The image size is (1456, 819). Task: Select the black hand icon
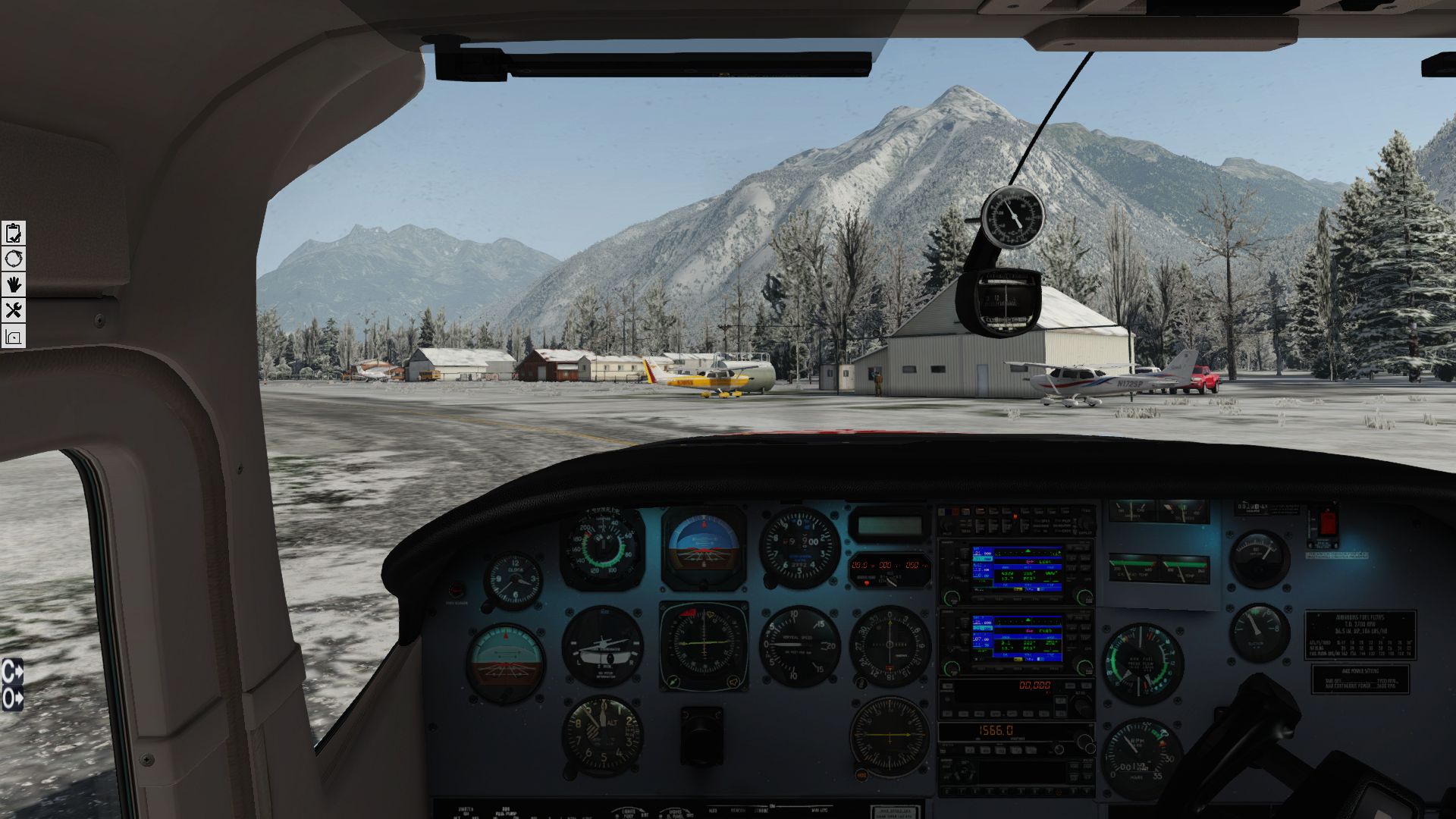point(13,284)
